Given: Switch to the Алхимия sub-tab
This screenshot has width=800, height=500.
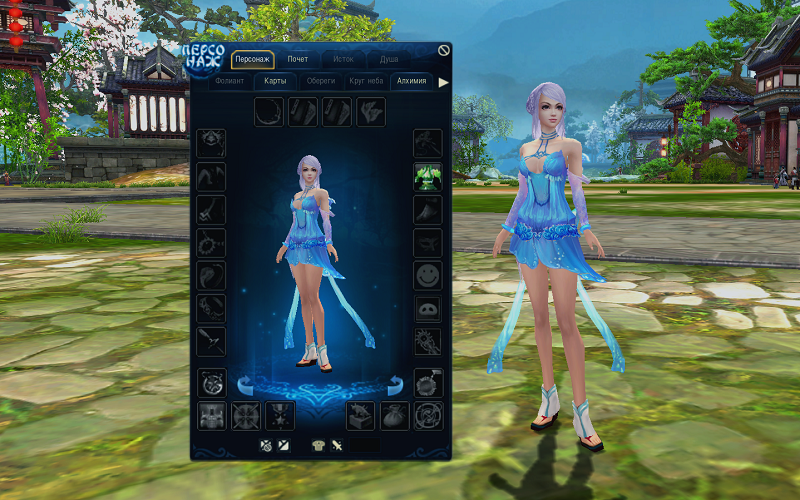Looking at the screenshot, I should 411,82.
